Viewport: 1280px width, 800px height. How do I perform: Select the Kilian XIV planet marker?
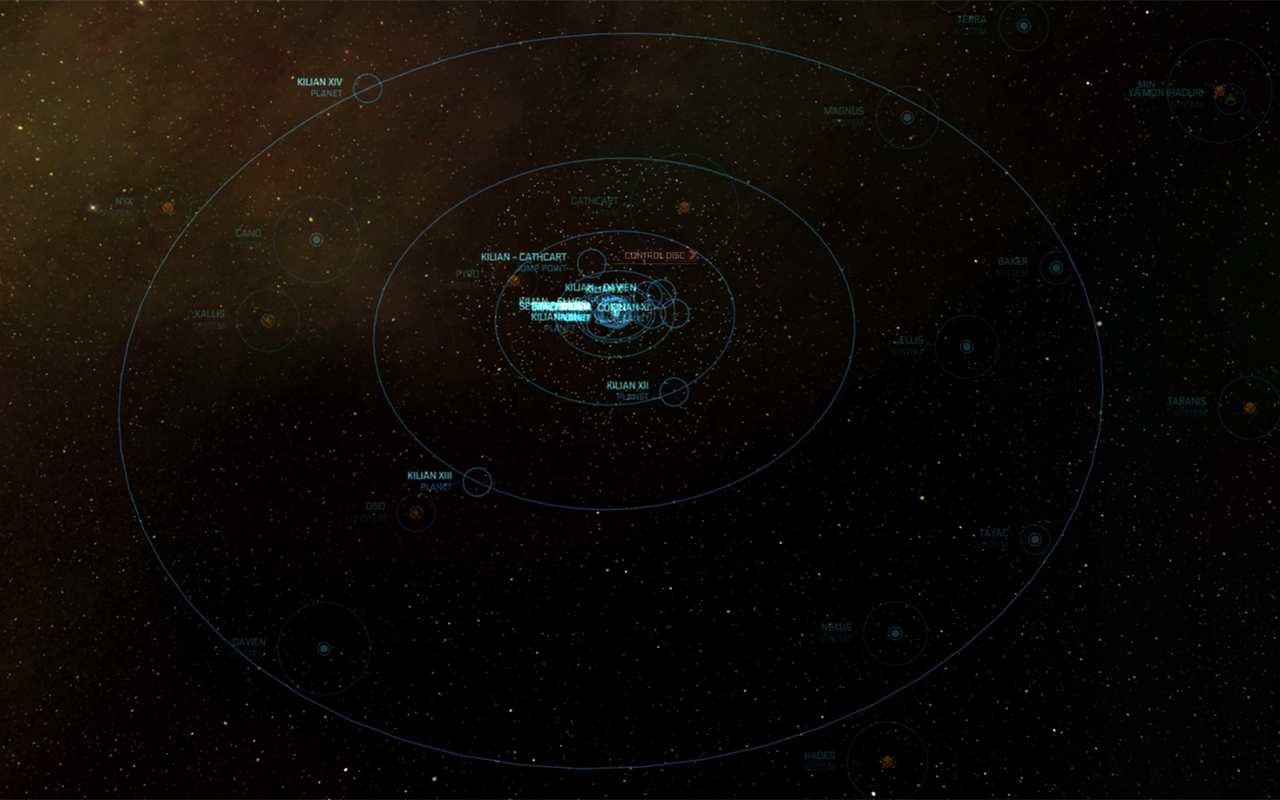[x=367, y=88]
